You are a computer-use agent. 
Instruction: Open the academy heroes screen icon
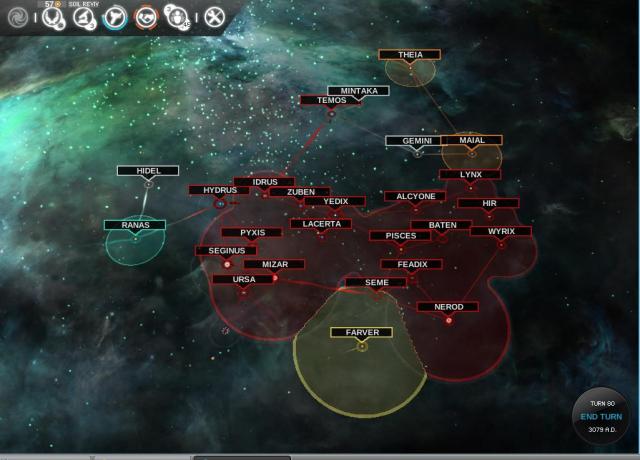pyautogui.click(x=177, y=16)
